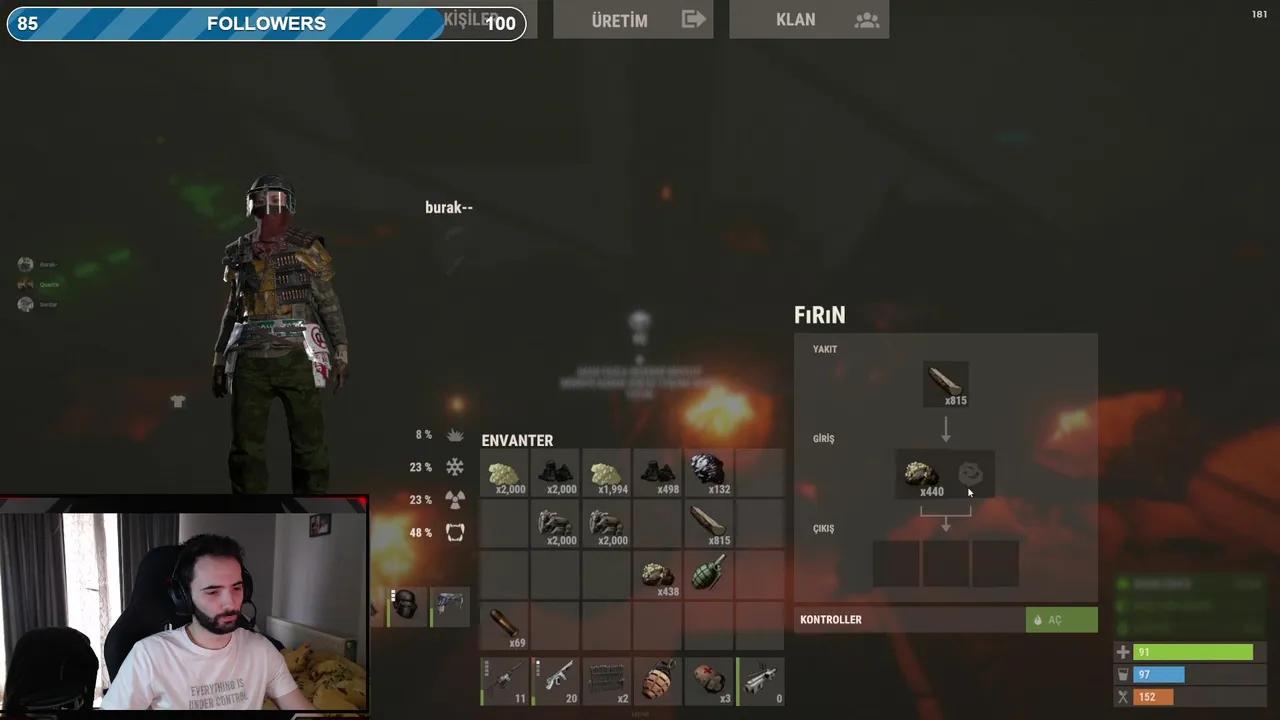Screen dimensions: 1280x720
Task: Click the plant status icon at 8%
Action: click(455, 434)
